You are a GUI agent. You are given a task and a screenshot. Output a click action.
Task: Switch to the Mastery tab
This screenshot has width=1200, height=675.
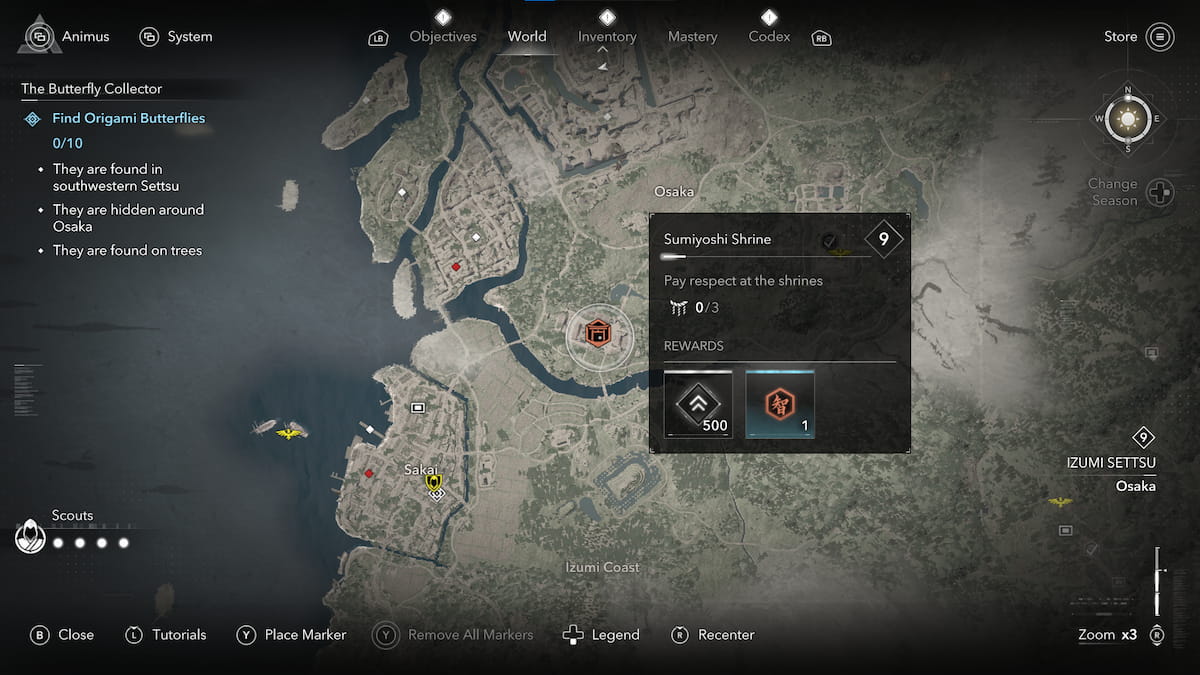pos(692,37)
